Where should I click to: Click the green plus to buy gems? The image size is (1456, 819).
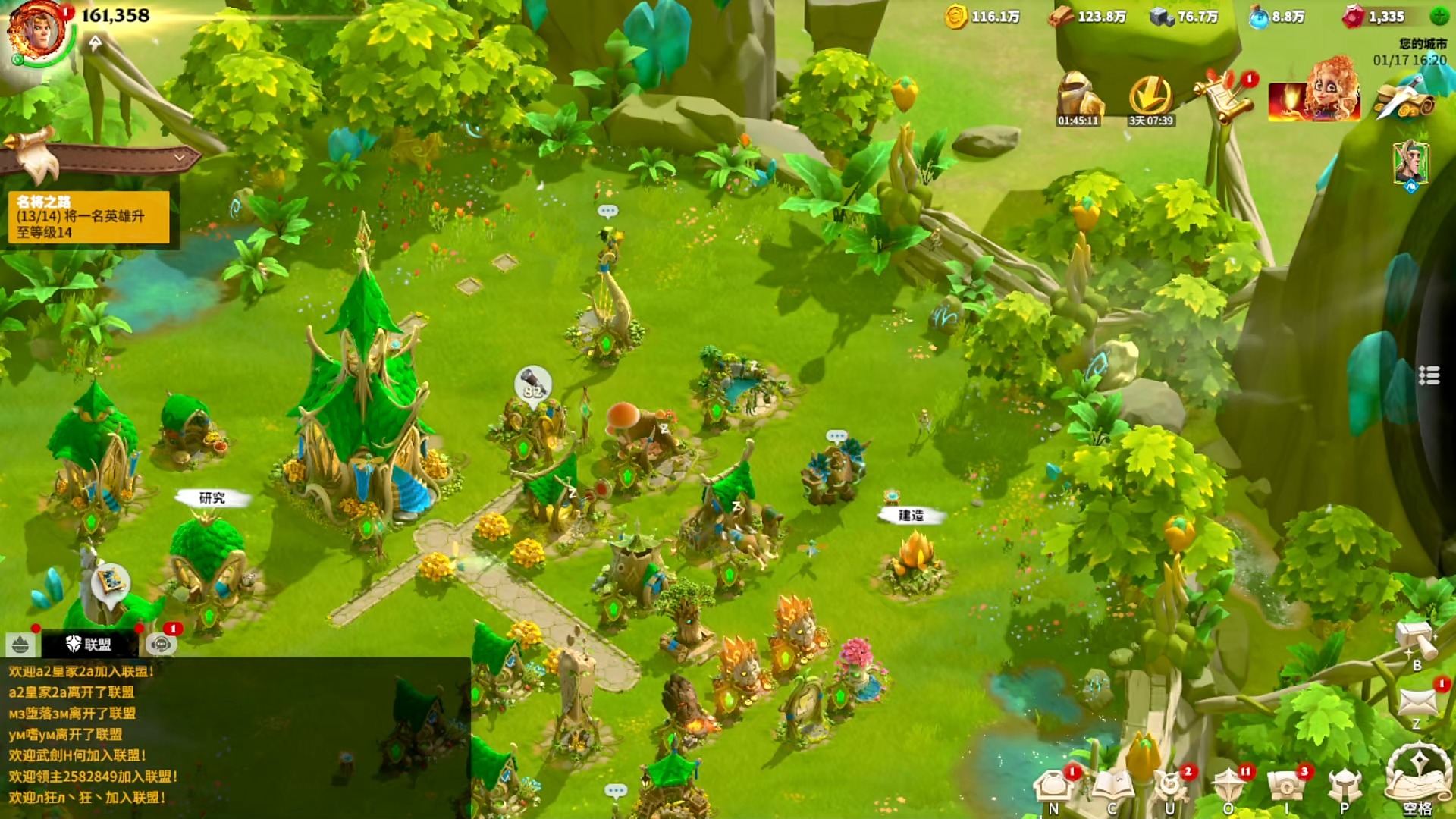click(1439, 16)
